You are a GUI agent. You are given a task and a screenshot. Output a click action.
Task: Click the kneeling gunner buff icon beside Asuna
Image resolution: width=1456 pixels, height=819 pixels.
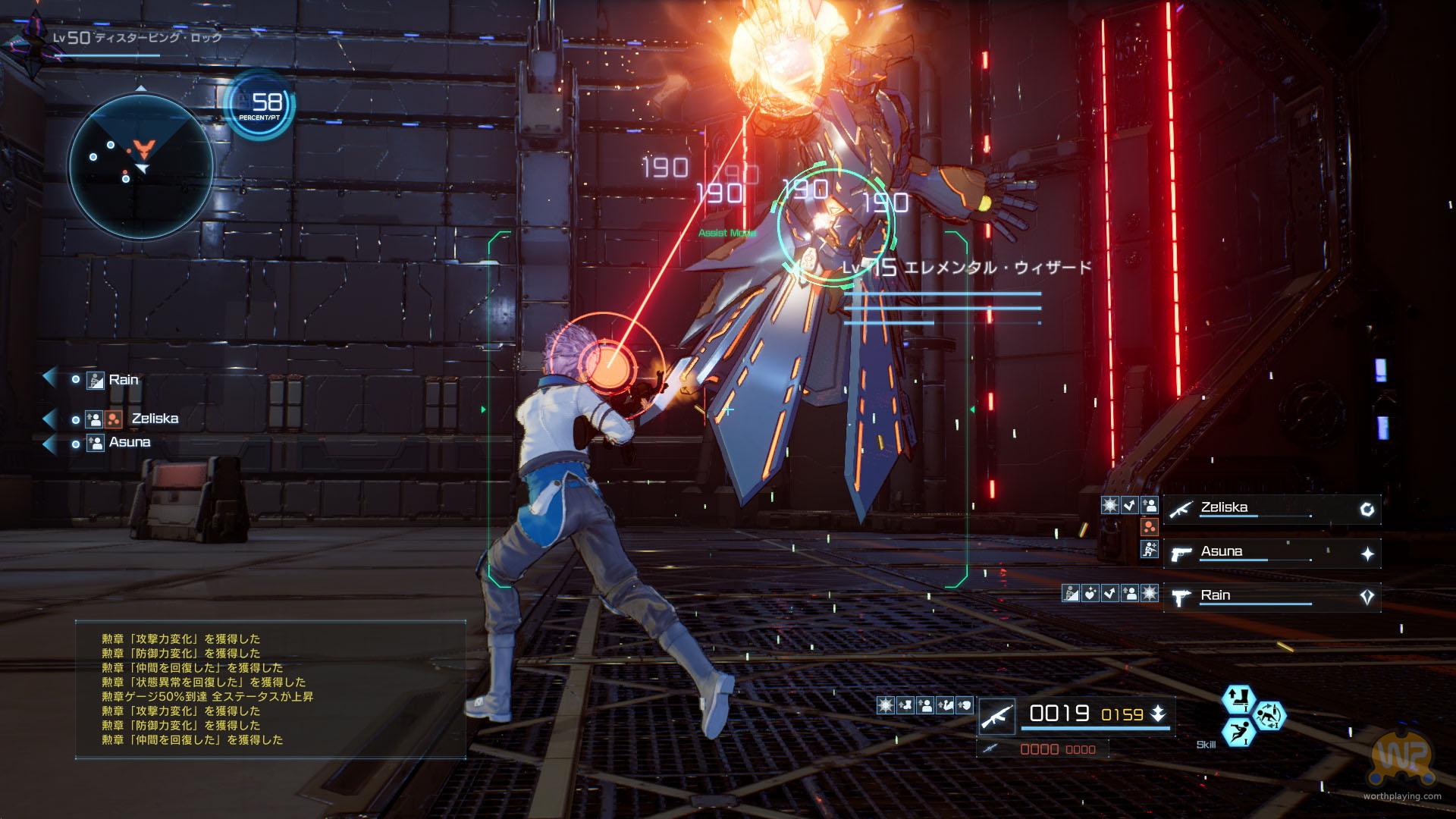pos(1150,550)
